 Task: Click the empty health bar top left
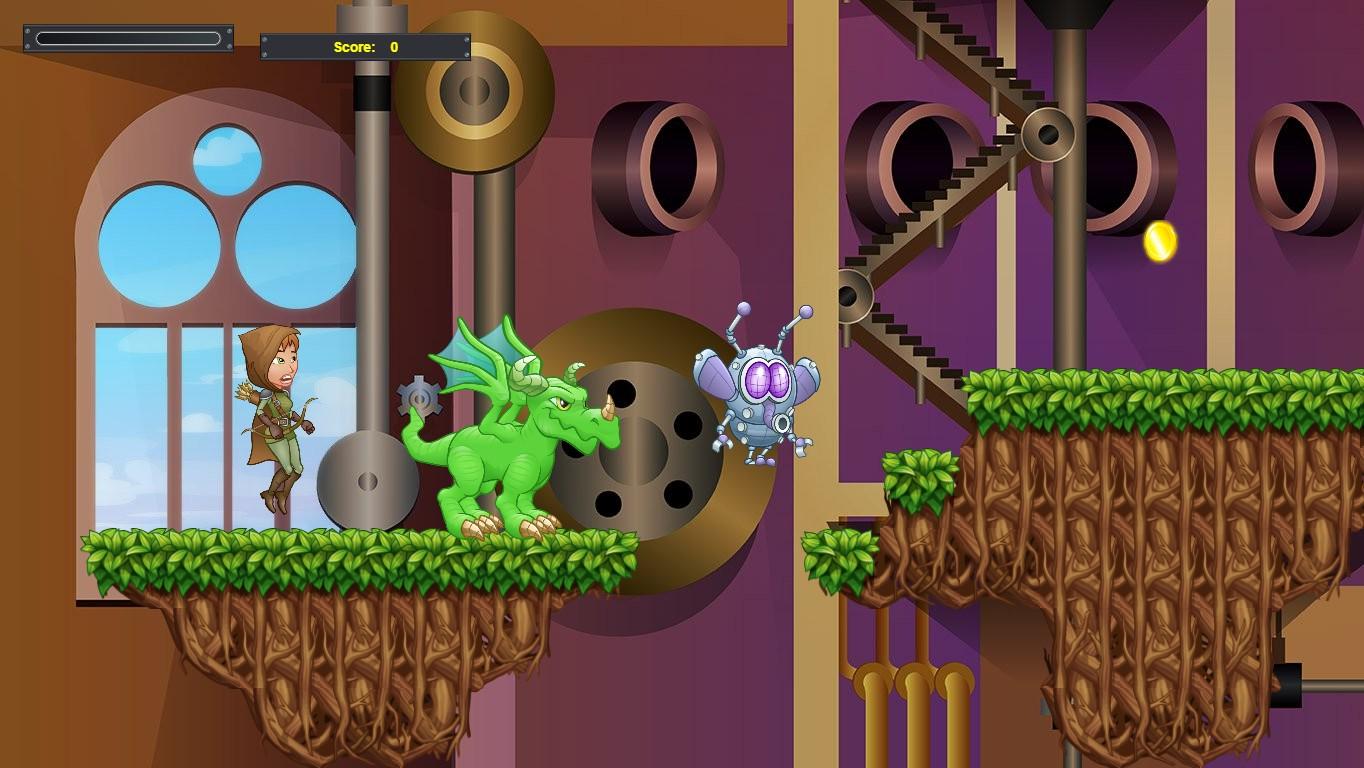point(127,39)
